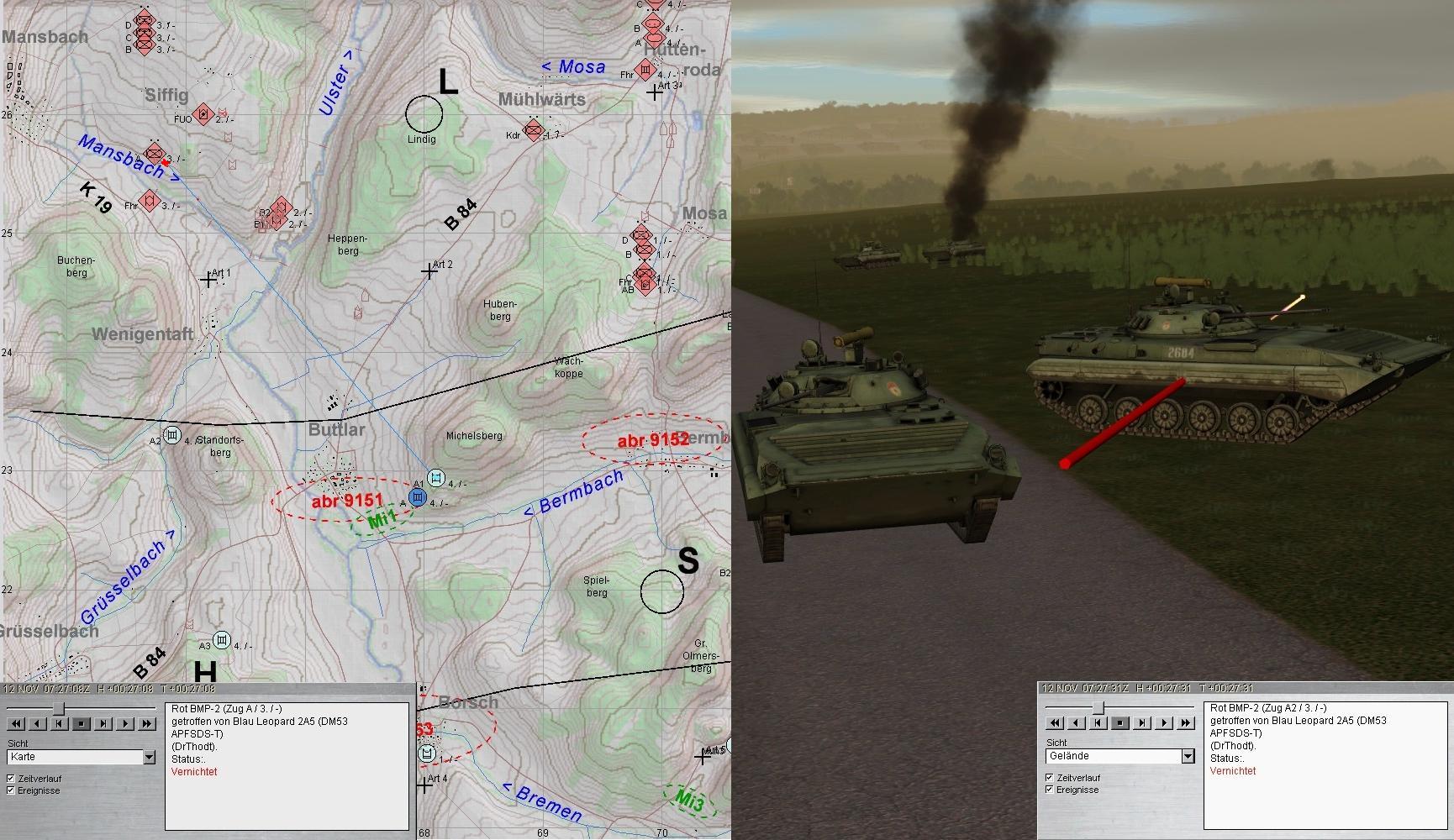Stop playback in the Karte replay panel
Screen dimensions: 1454x840
click(x=82, y=723)
